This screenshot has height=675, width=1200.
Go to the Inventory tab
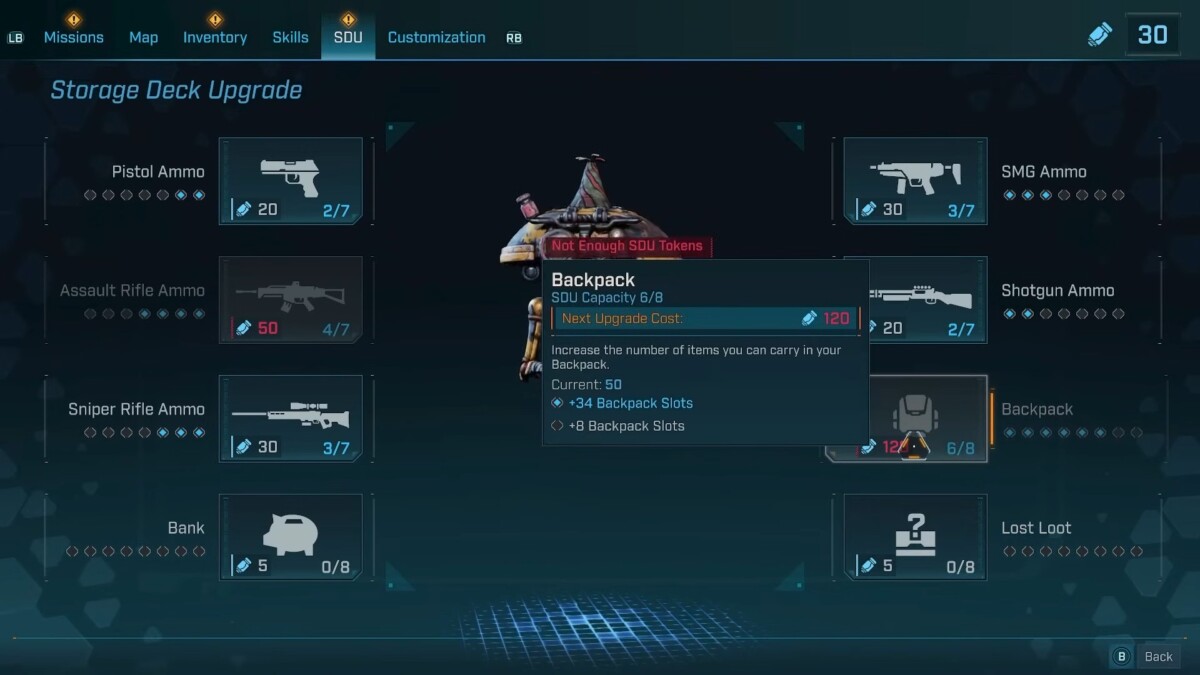click(x=214, y=37)
